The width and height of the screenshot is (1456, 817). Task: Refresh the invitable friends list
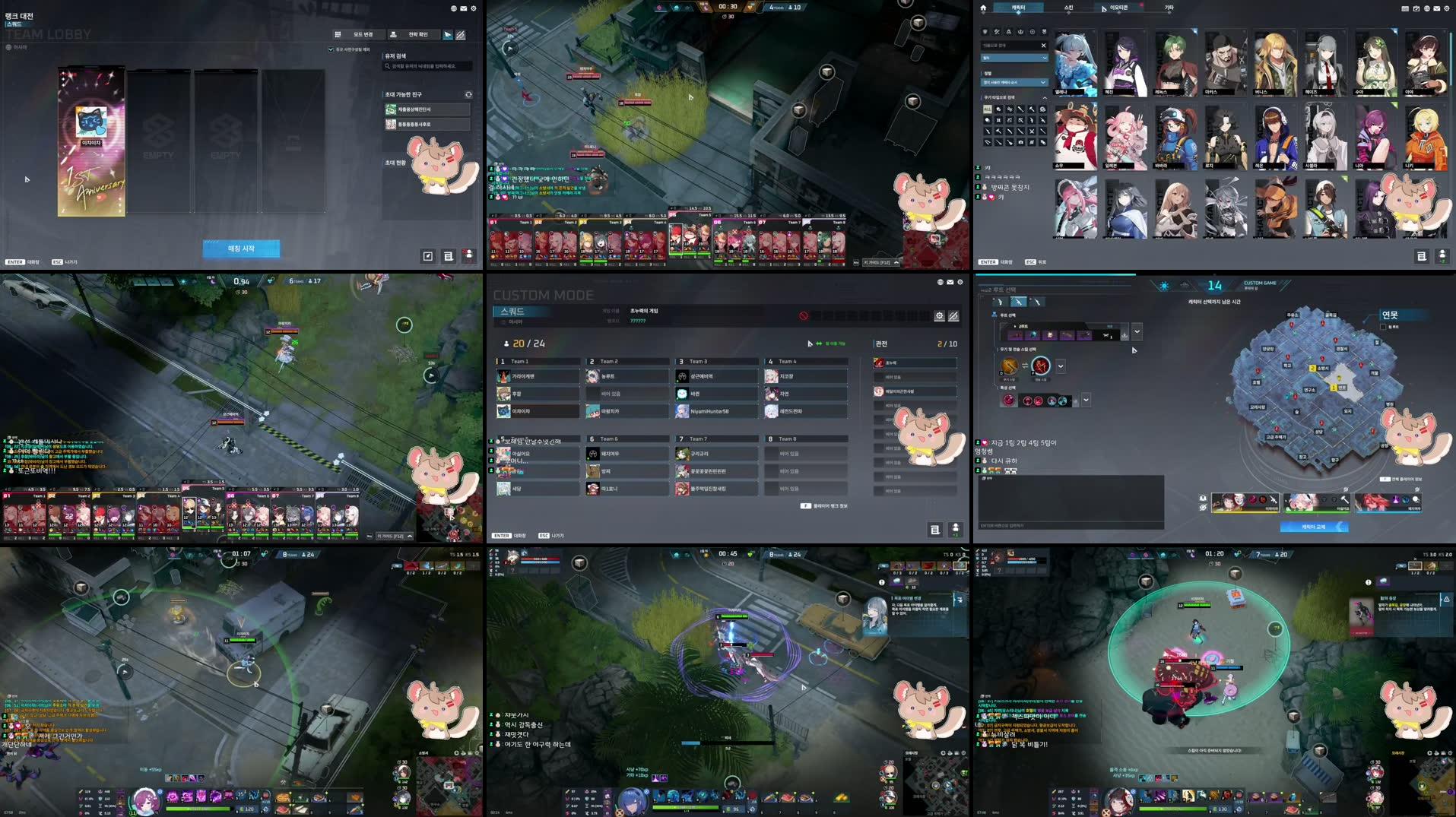click(469, 94)
